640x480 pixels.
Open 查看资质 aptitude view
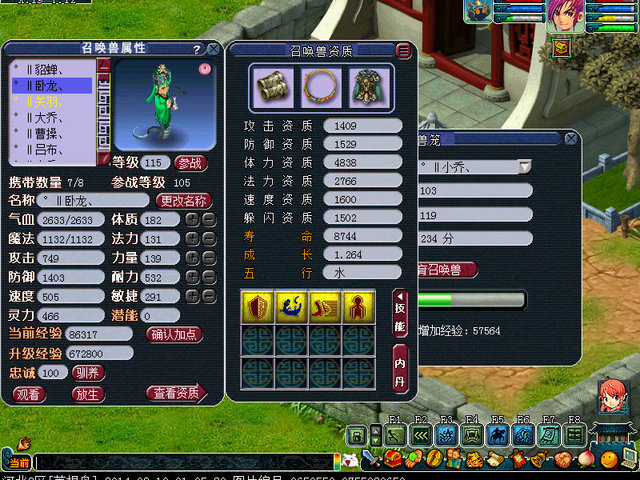coord(174,394)
